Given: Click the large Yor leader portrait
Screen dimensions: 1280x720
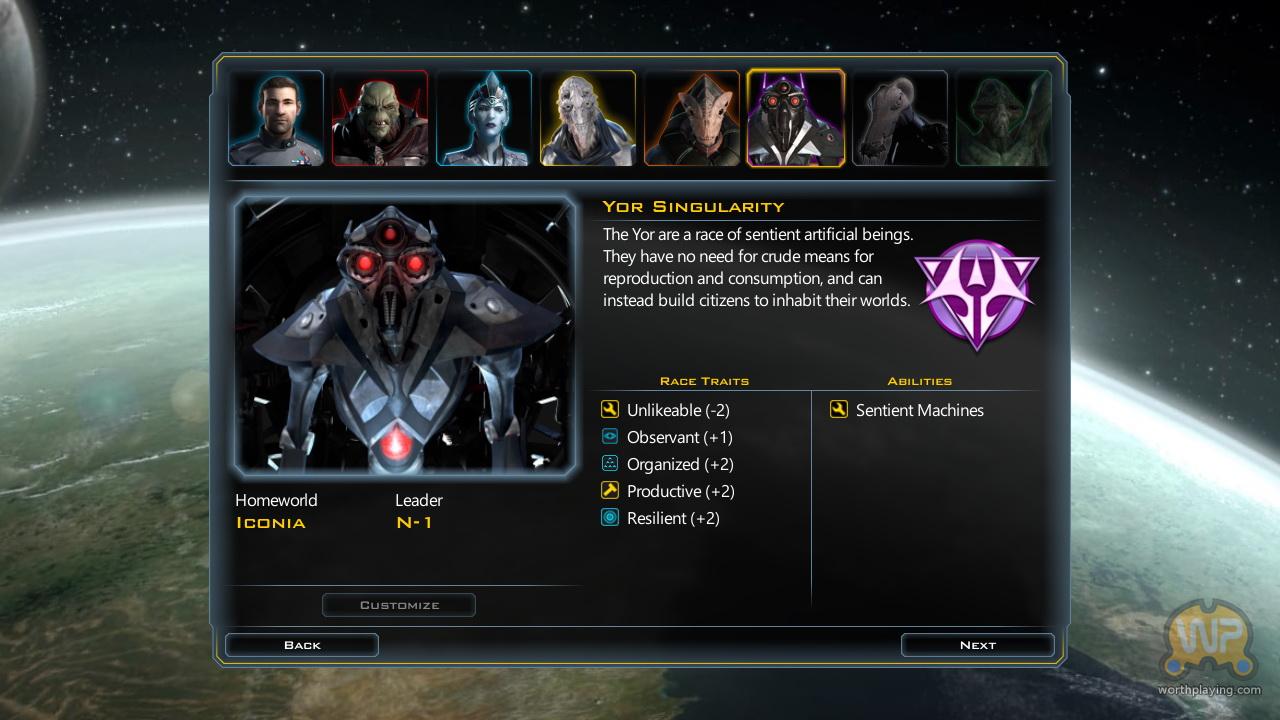Looking at the screenshot, I should [405, 336].
